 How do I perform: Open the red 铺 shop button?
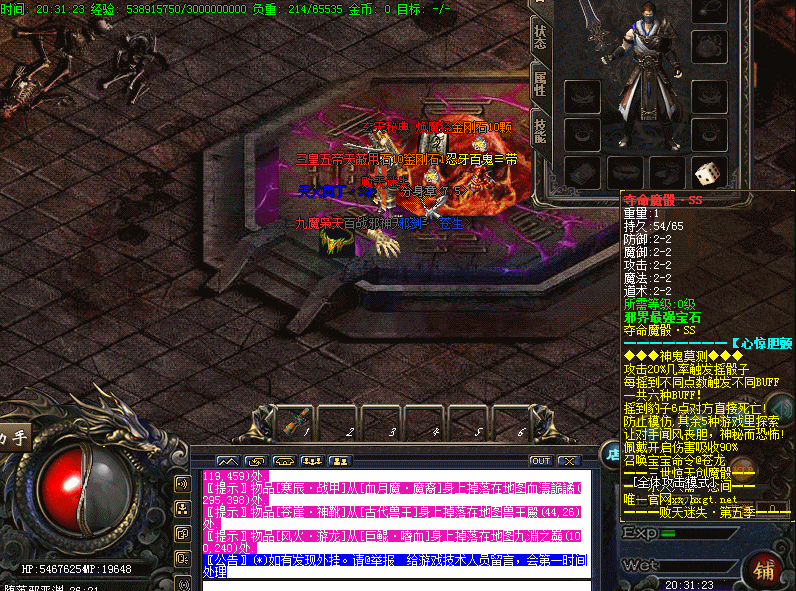point(764,570)
